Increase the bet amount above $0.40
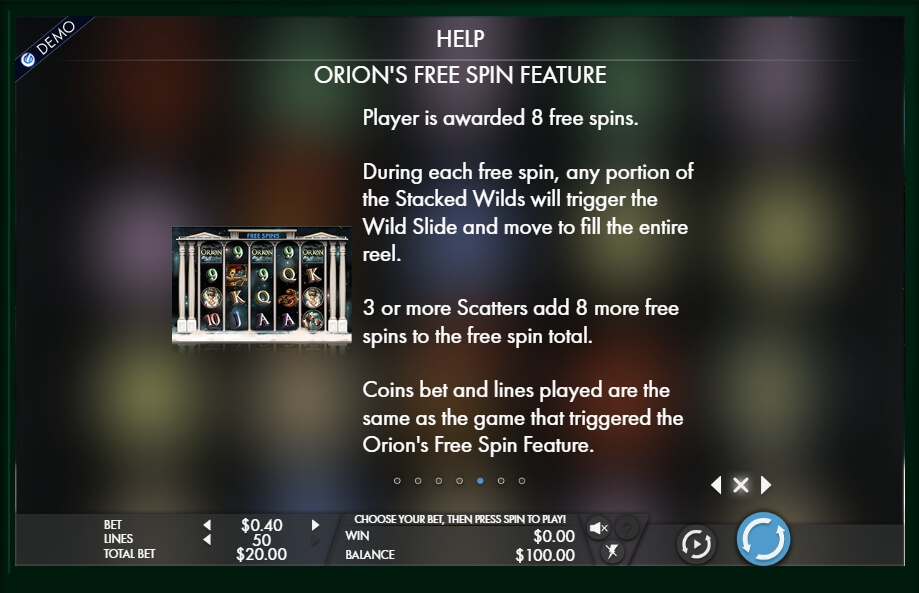Viewport: 919px width, 593px height. coord(315,525)
